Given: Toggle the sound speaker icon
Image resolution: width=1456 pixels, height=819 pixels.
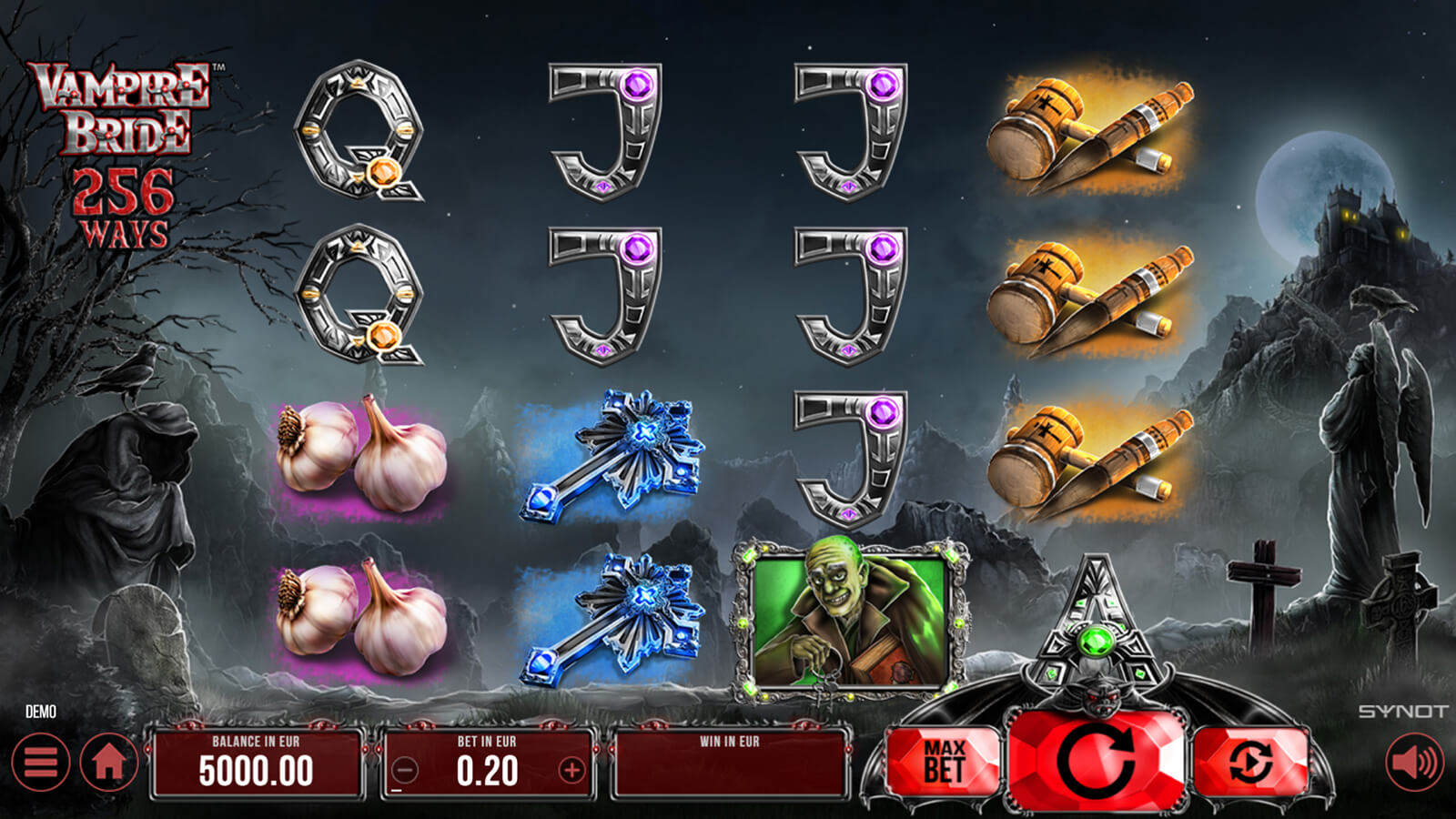Looking at the screenshot, I should pos(1414,762).
